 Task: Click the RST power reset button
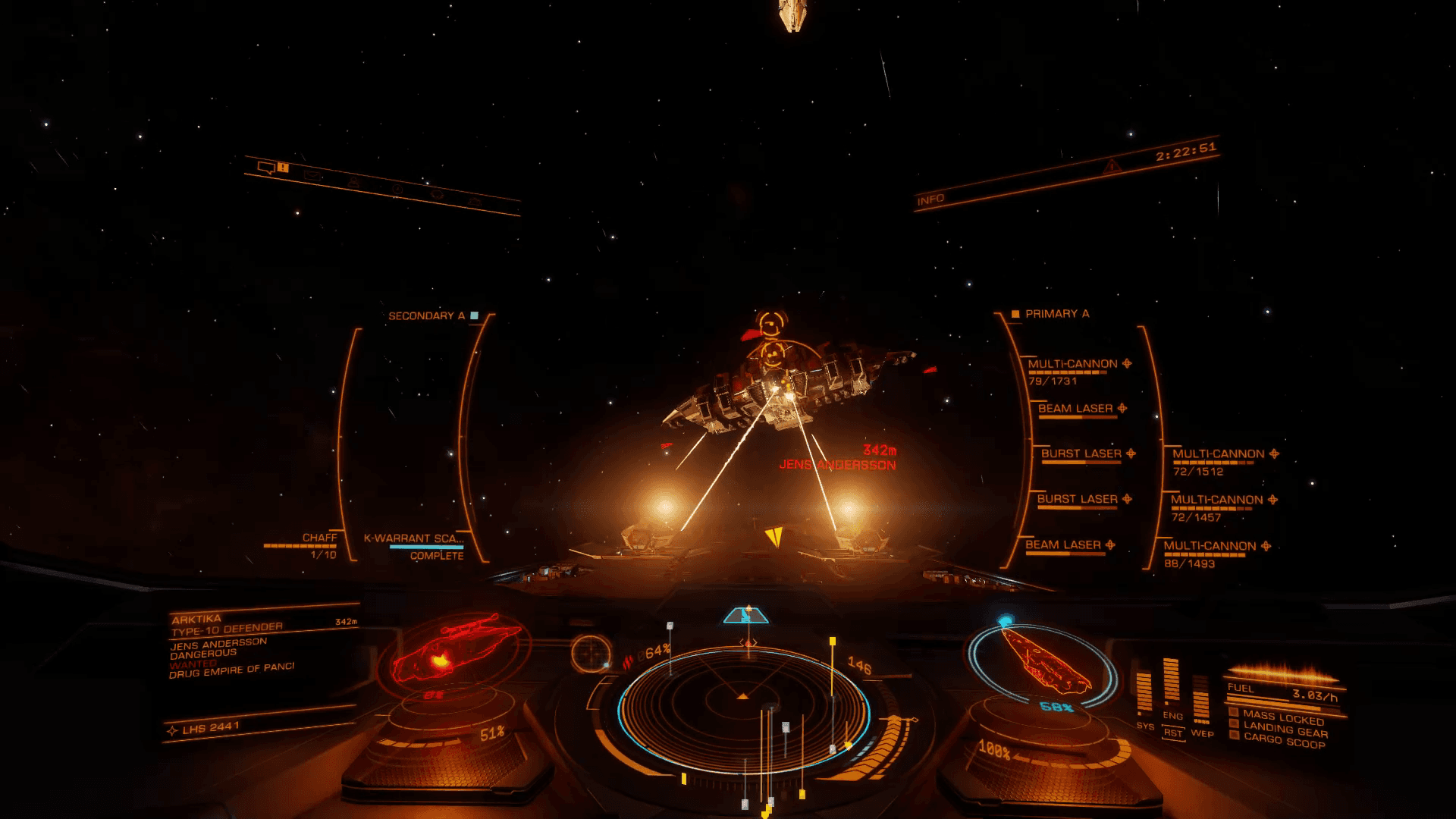tap(1173, 733)
